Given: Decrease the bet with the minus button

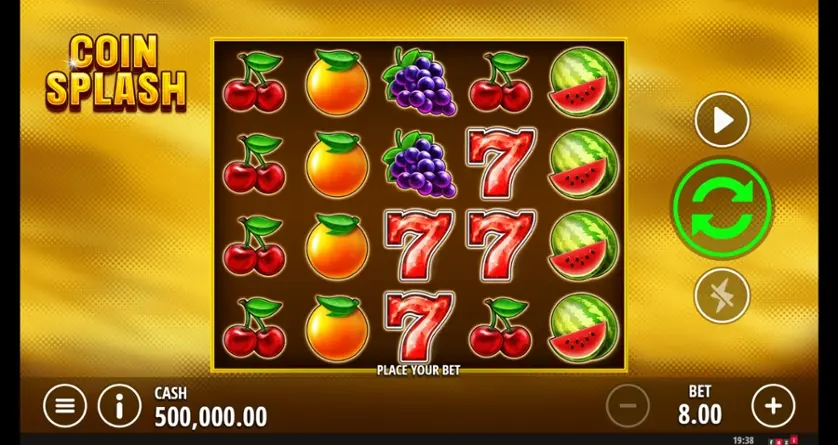Looking at the screenshot, I should tap(628, 406).
